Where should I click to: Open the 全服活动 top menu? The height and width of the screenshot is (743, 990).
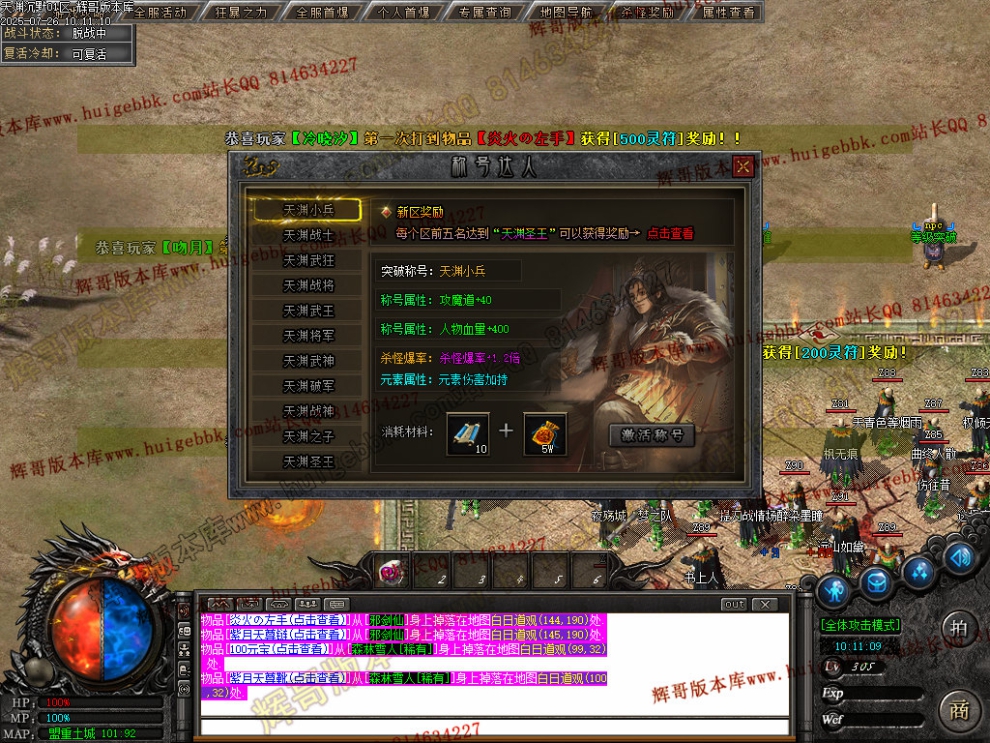pyautogui.click(x=160, y=13)
